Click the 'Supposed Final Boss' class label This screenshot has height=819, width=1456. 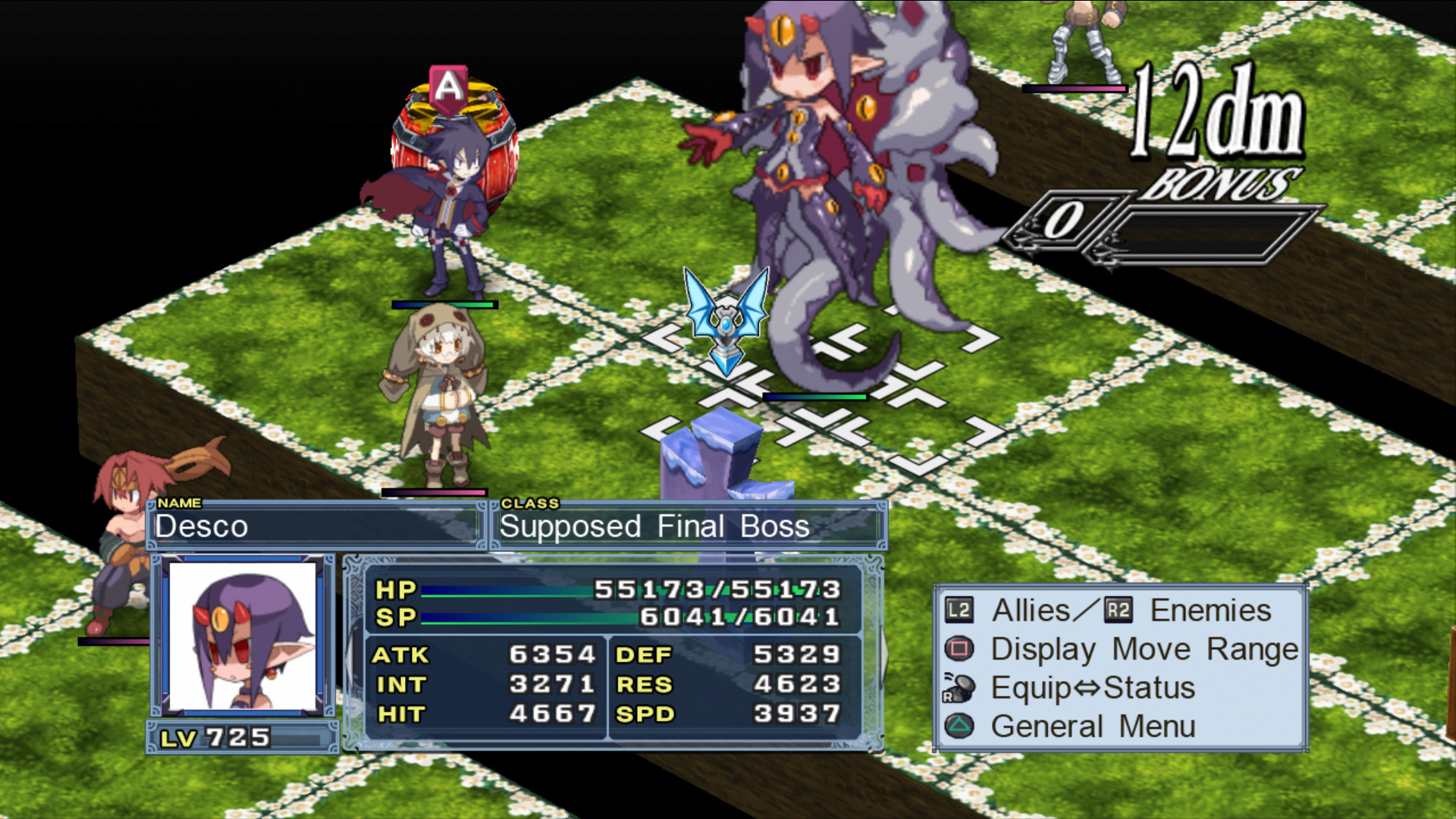[656, 527]
